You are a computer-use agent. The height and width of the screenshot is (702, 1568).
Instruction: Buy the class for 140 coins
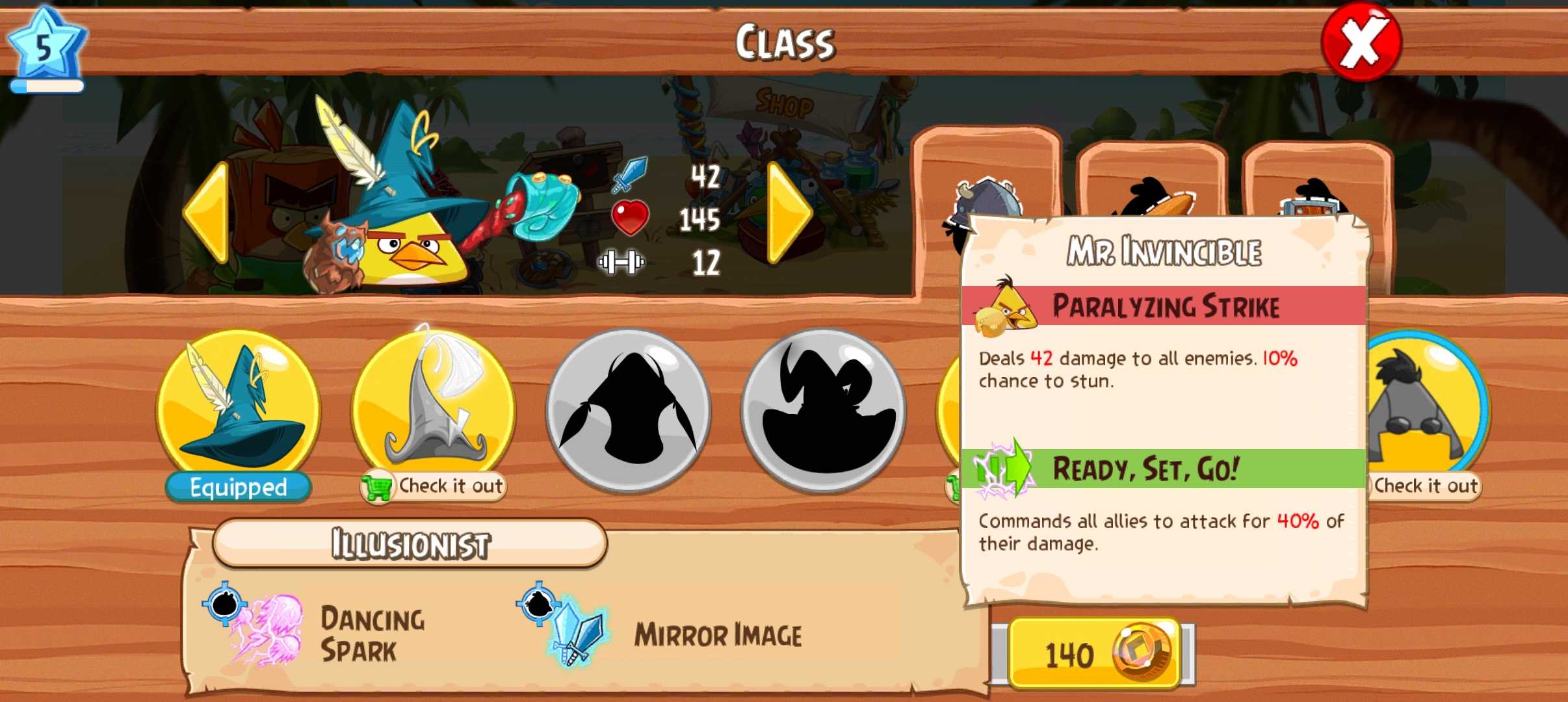point(1094,653)
